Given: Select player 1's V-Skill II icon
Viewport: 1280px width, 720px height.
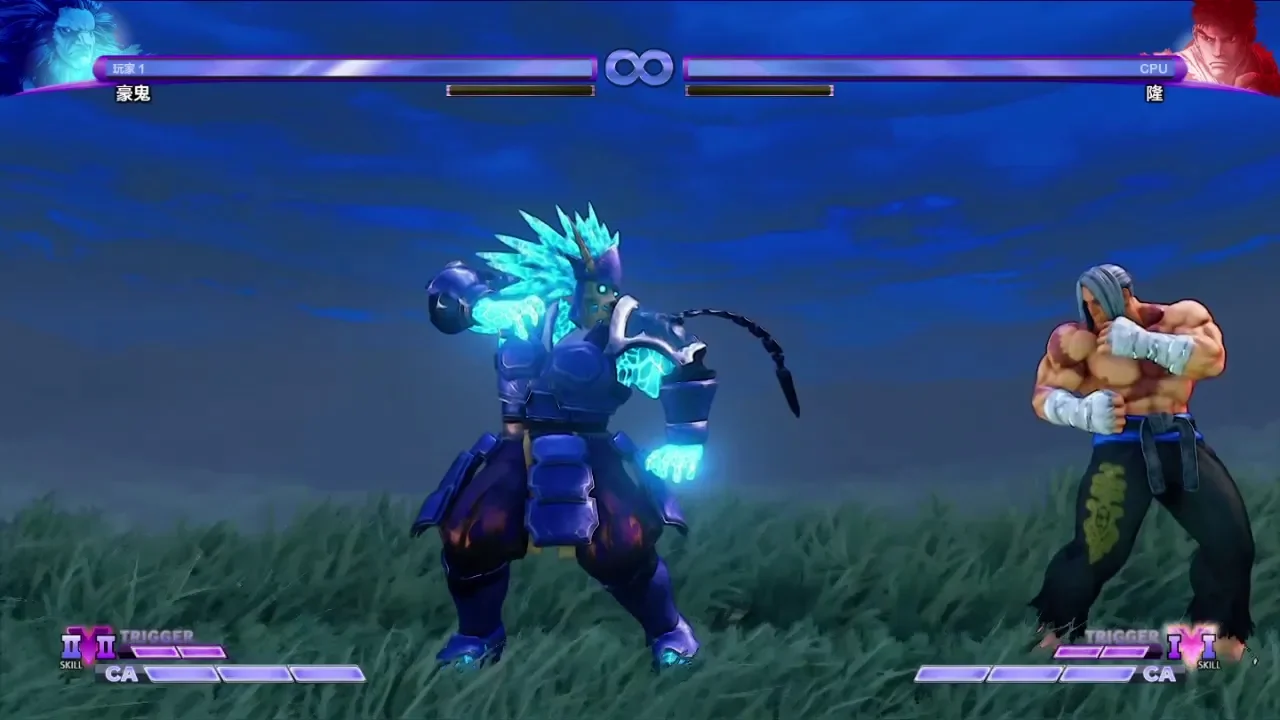Looking at the screenshot, I should point(72,647).
